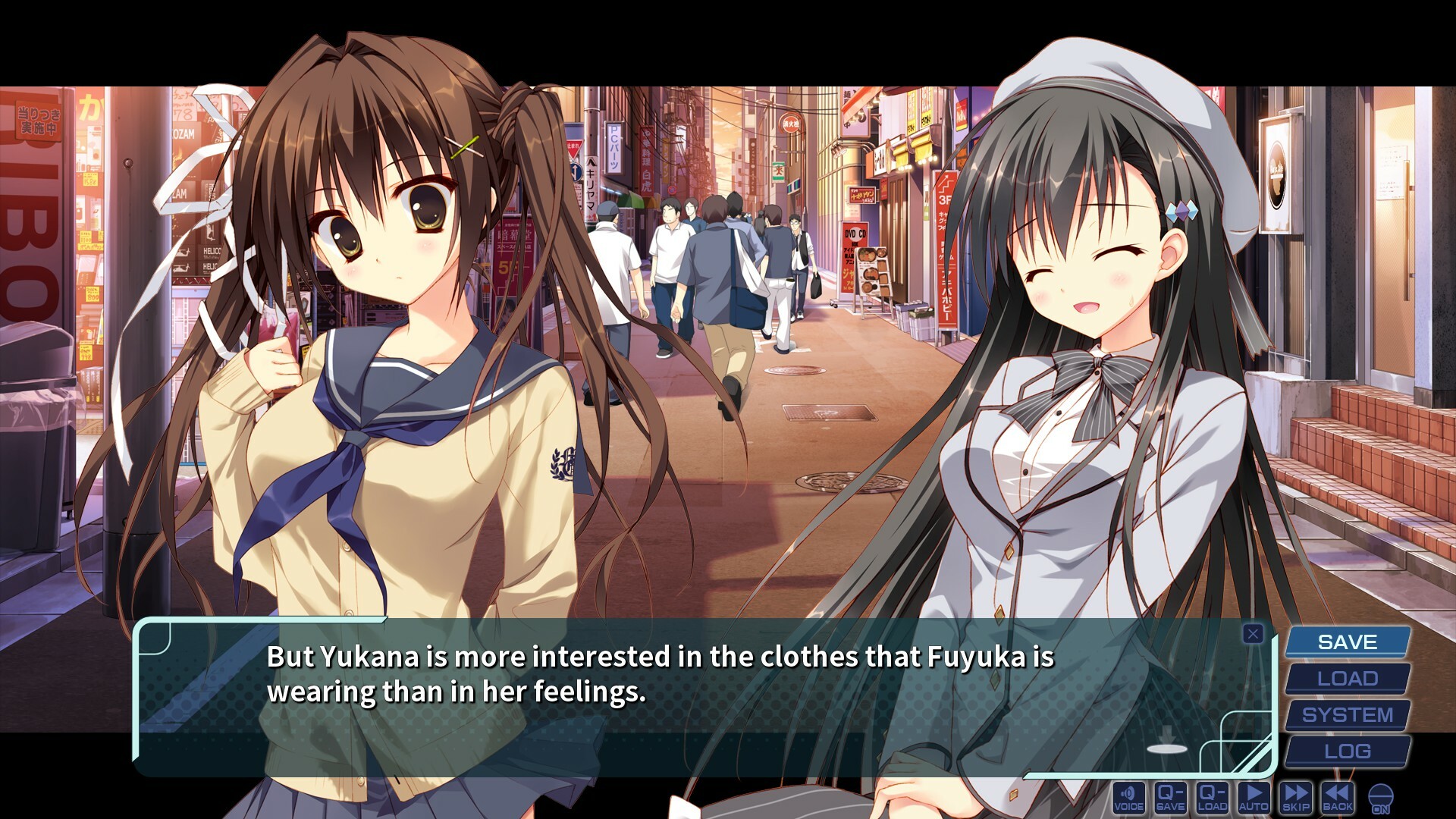Enable auto-read via the AUTO play icon

(1254, 797)
